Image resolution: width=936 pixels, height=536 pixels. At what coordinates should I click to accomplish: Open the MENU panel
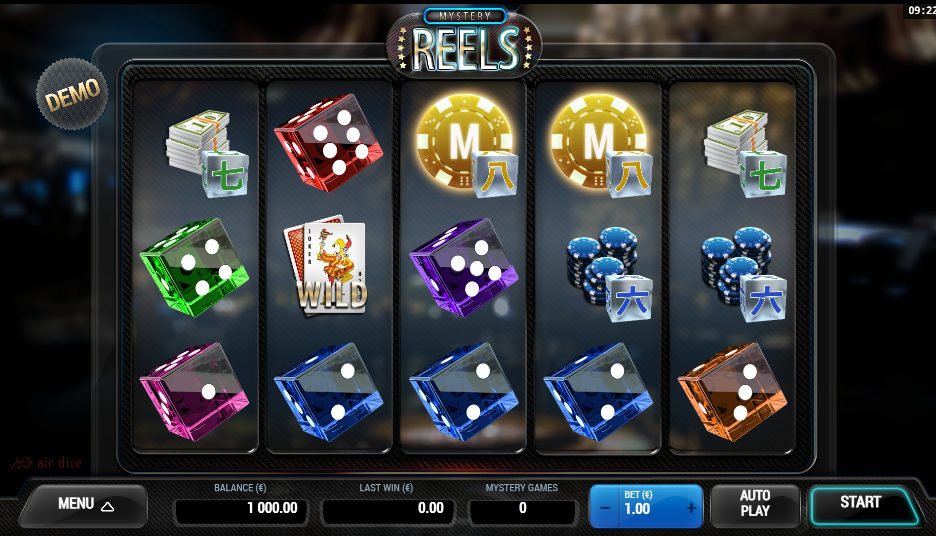(x=85, y=505)
